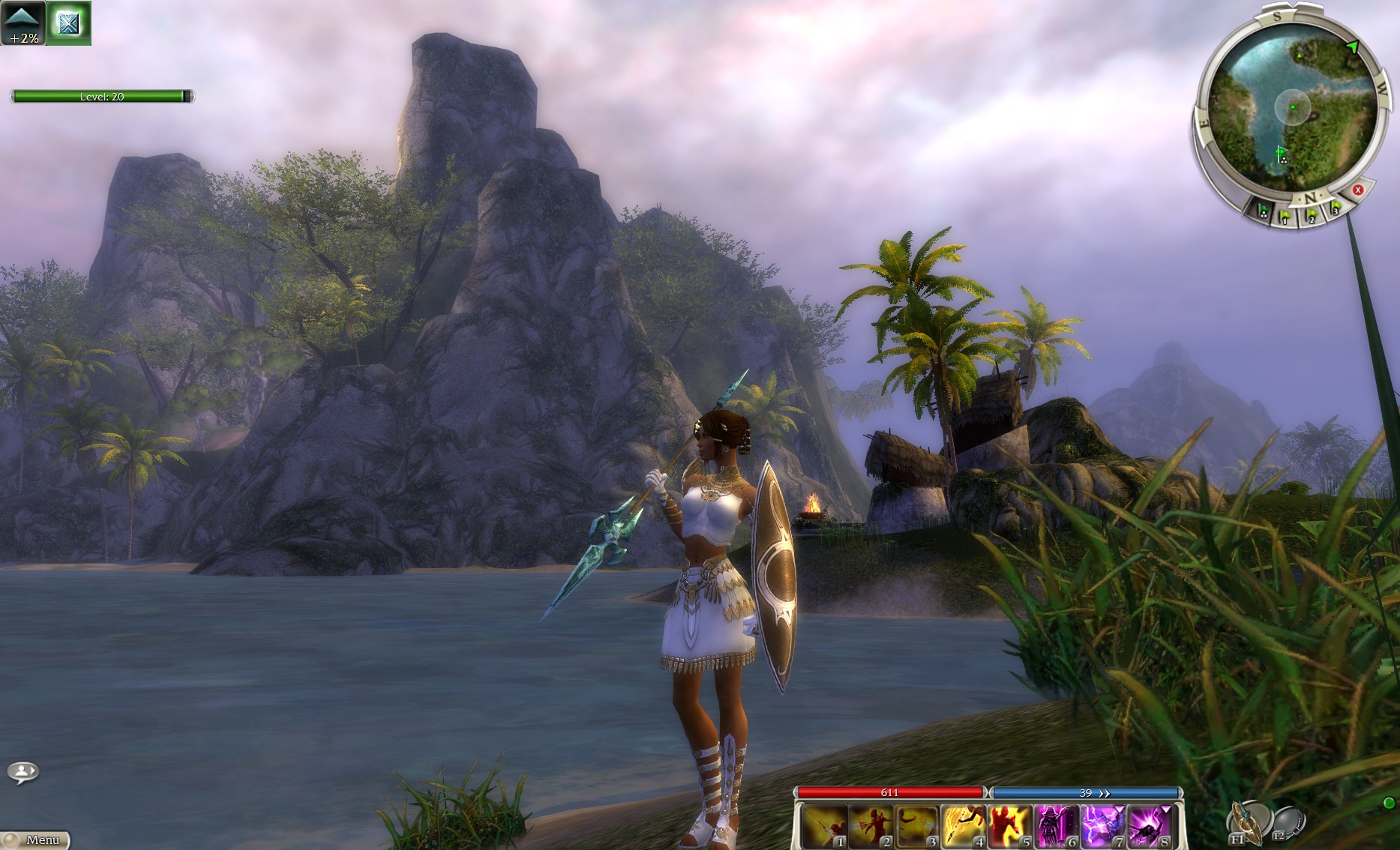Cast the purple hooded figure skill, slot 6
1400x850 pixels.
tap(1057, 826)
